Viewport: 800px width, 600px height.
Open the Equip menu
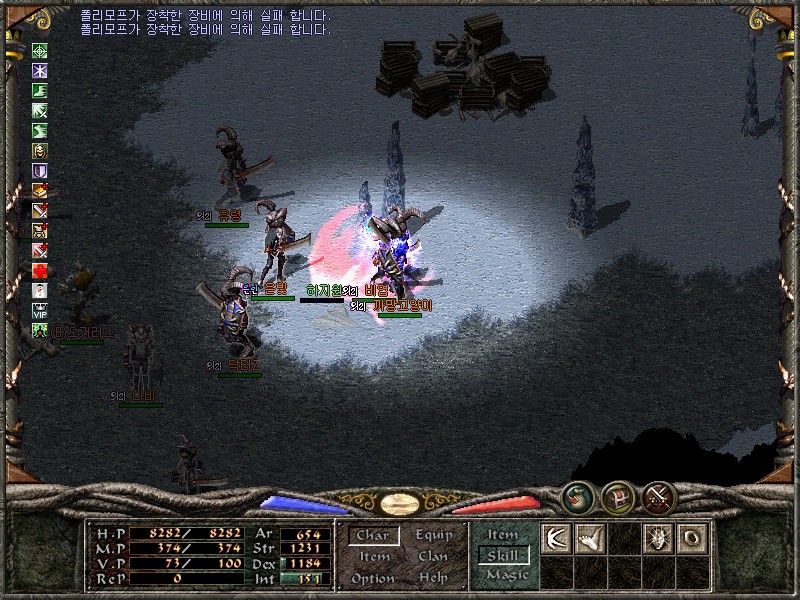click(x=434, y=536)
